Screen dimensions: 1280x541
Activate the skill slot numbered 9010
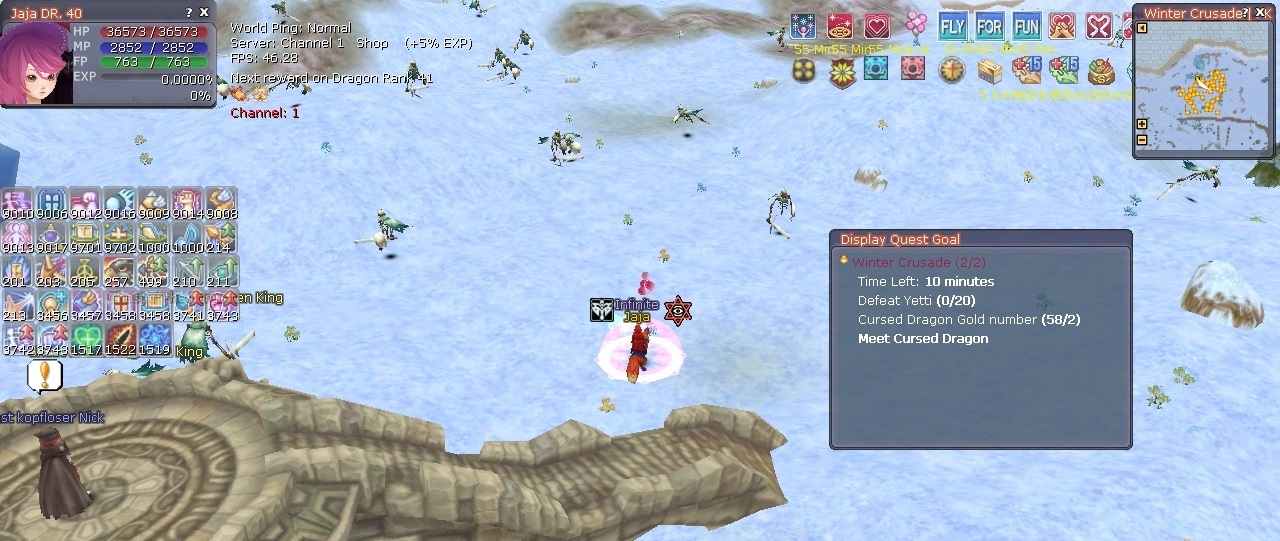pyautogui.click(x=17, y=202)
